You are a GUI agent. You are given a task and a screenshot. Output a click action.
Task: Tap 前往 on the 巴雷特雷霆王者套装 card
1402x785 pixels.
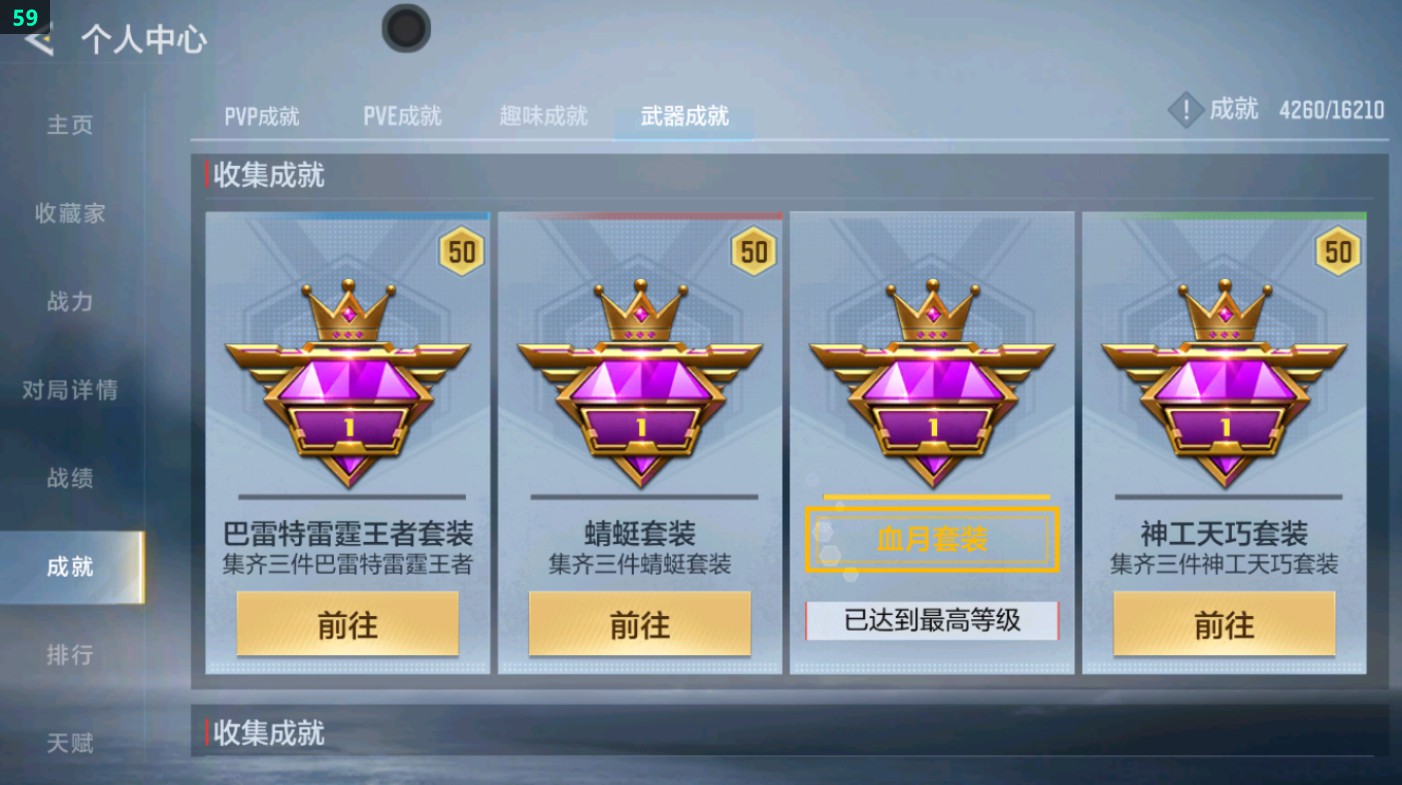(x=347, y=623)
